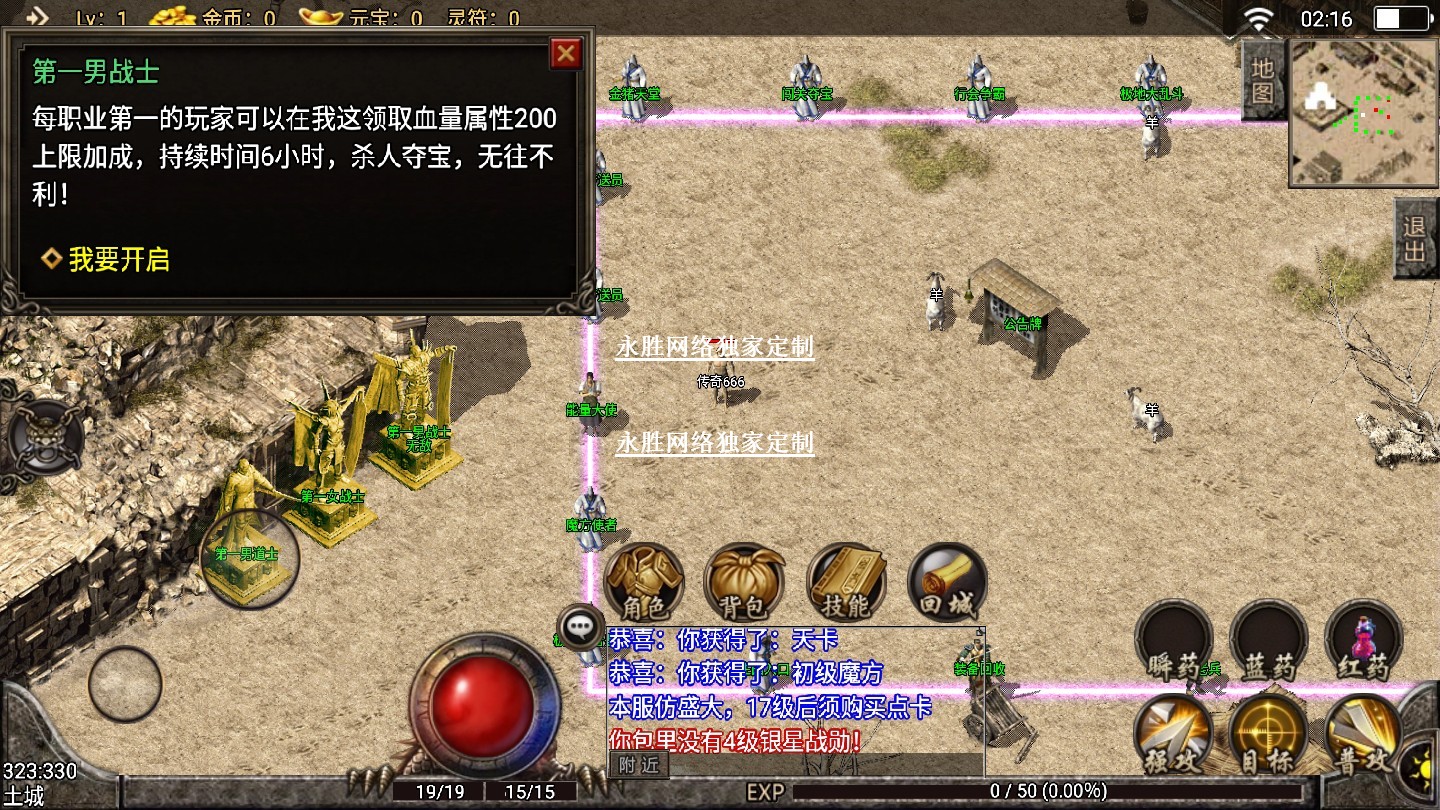This screenshot has width=1440, height=810.
Task: Use the 红药 red potion
Action: click(x=1363, y=640)
